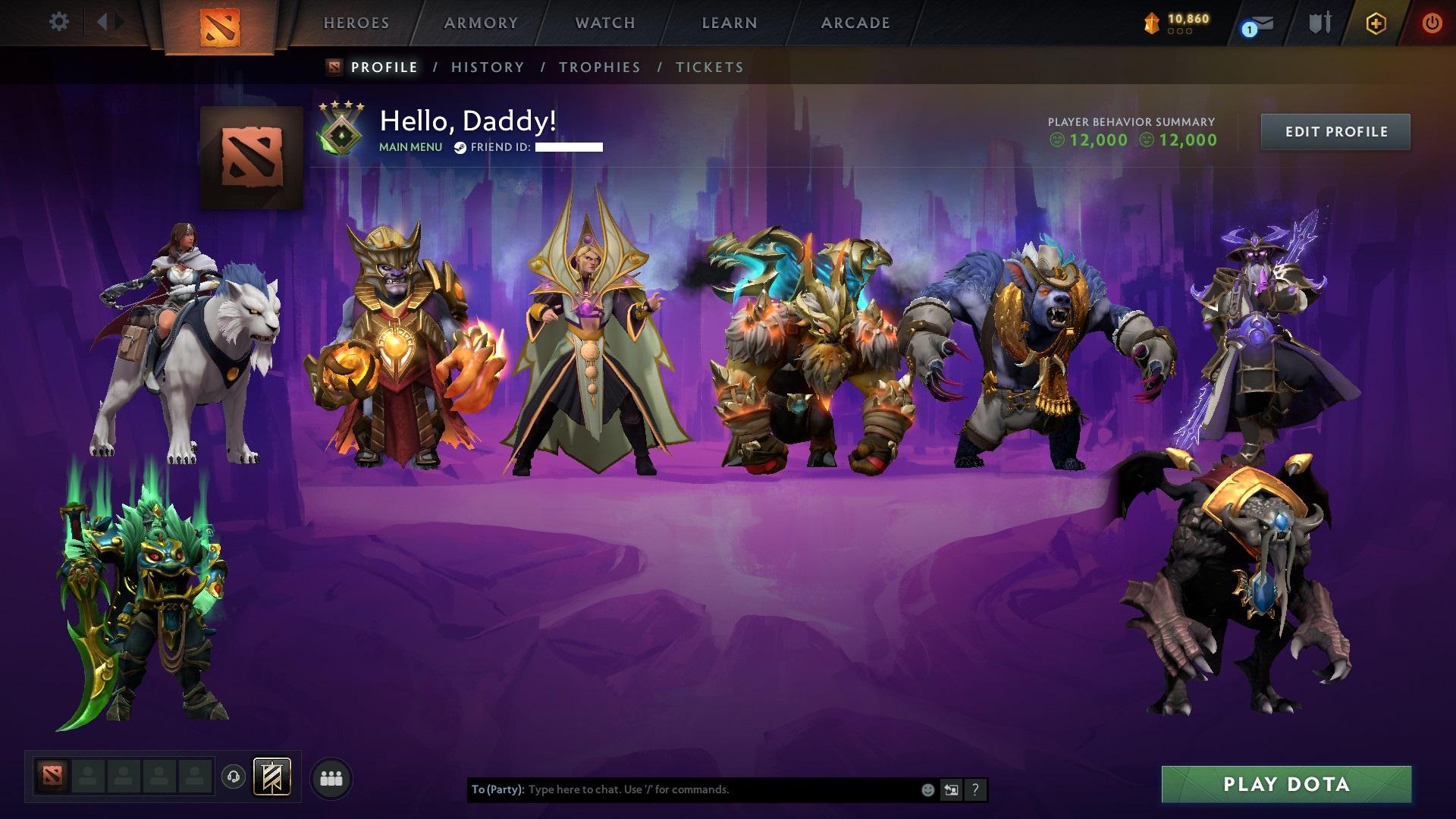Open the emoticon picker in the chat bar

point(927,789)
